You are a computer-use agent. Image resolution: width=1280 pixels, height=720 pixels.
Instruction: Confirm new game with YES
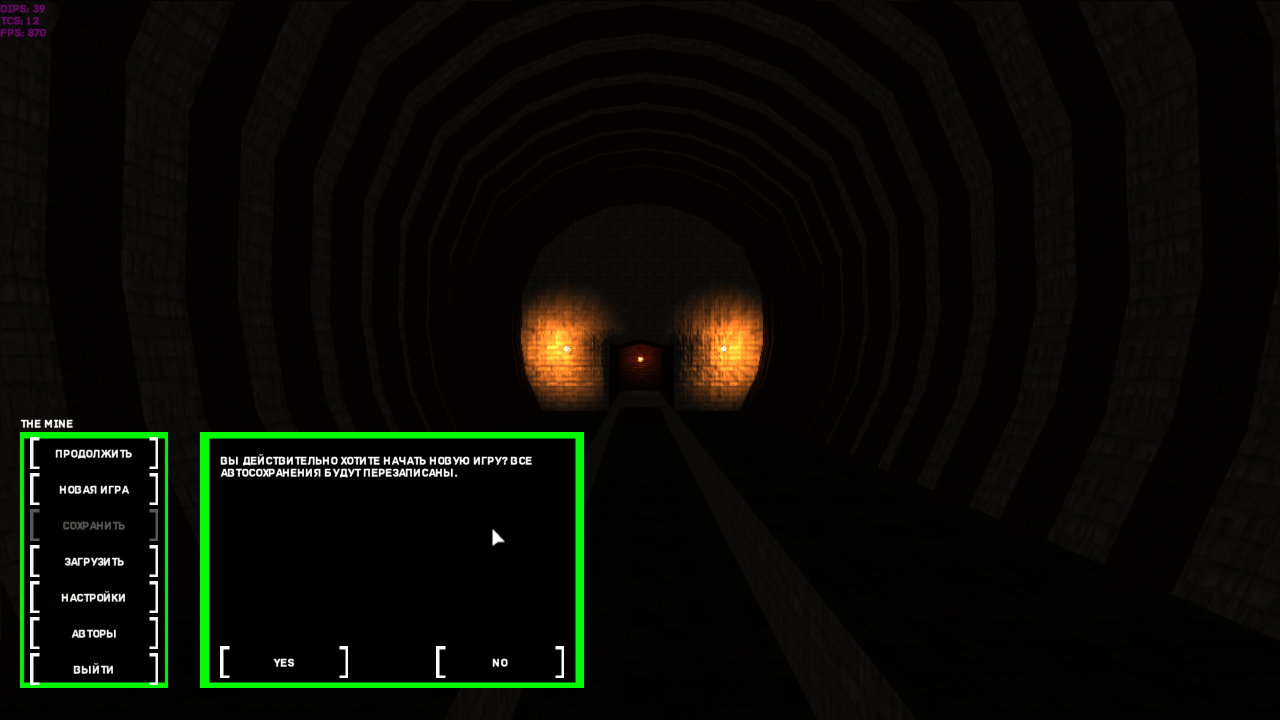[284, 663]
